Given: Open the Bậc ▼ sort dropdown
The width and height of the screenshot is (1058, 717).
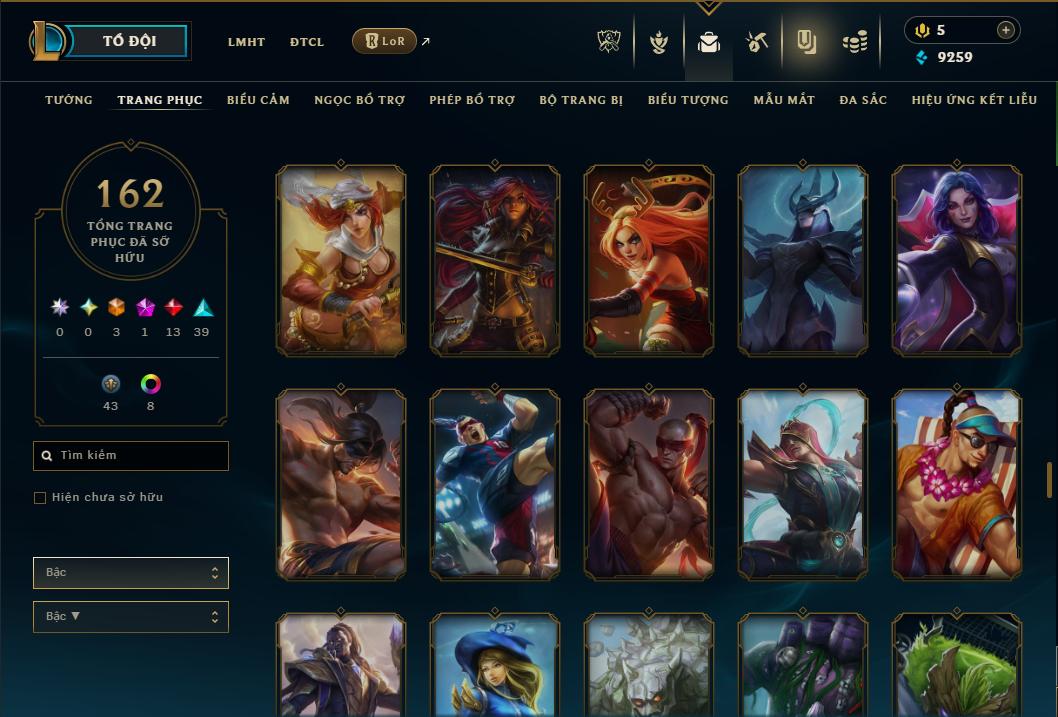Looking at the screenshot, I should click(131, 617).
